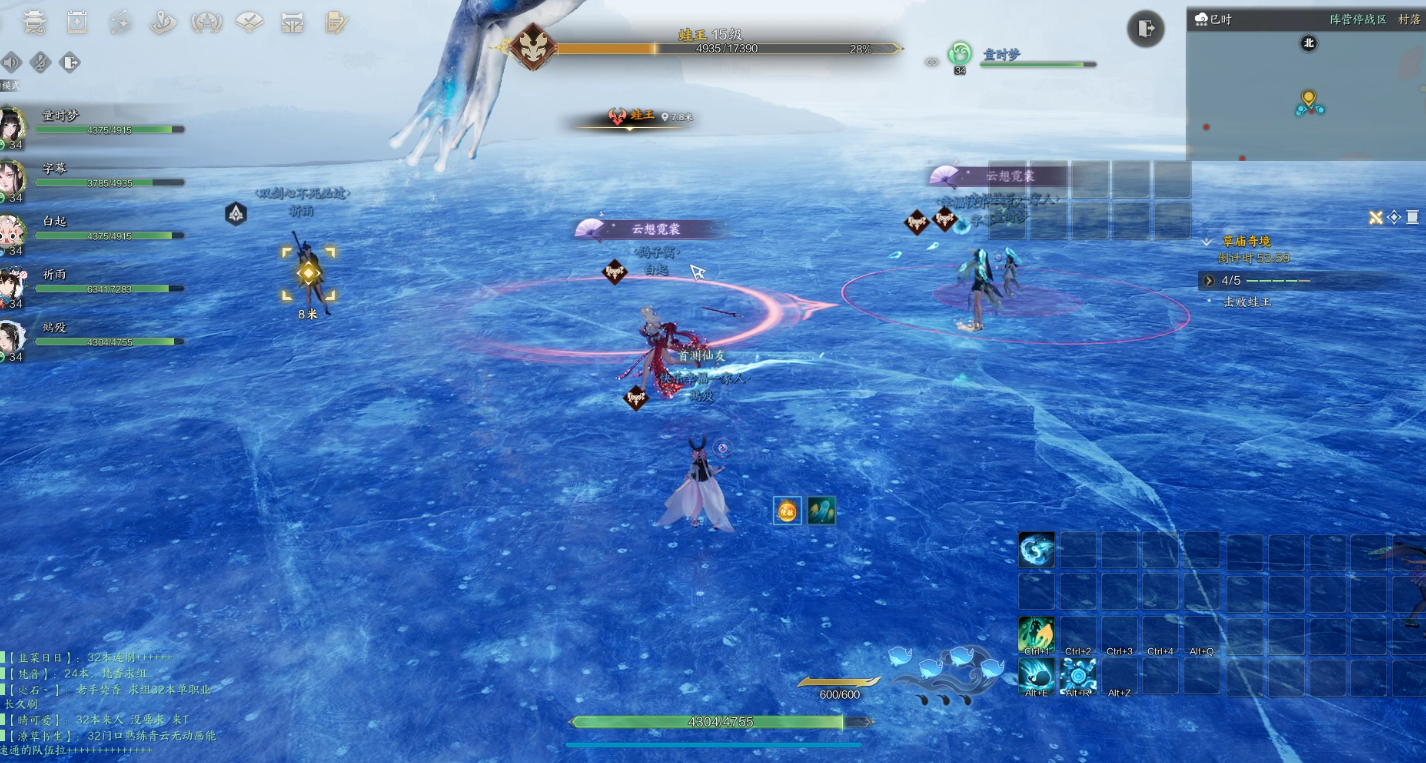Collapse the 草庙奇境 quest tracker
The width and height of the screenshot is (1426, 763).
1208,242
